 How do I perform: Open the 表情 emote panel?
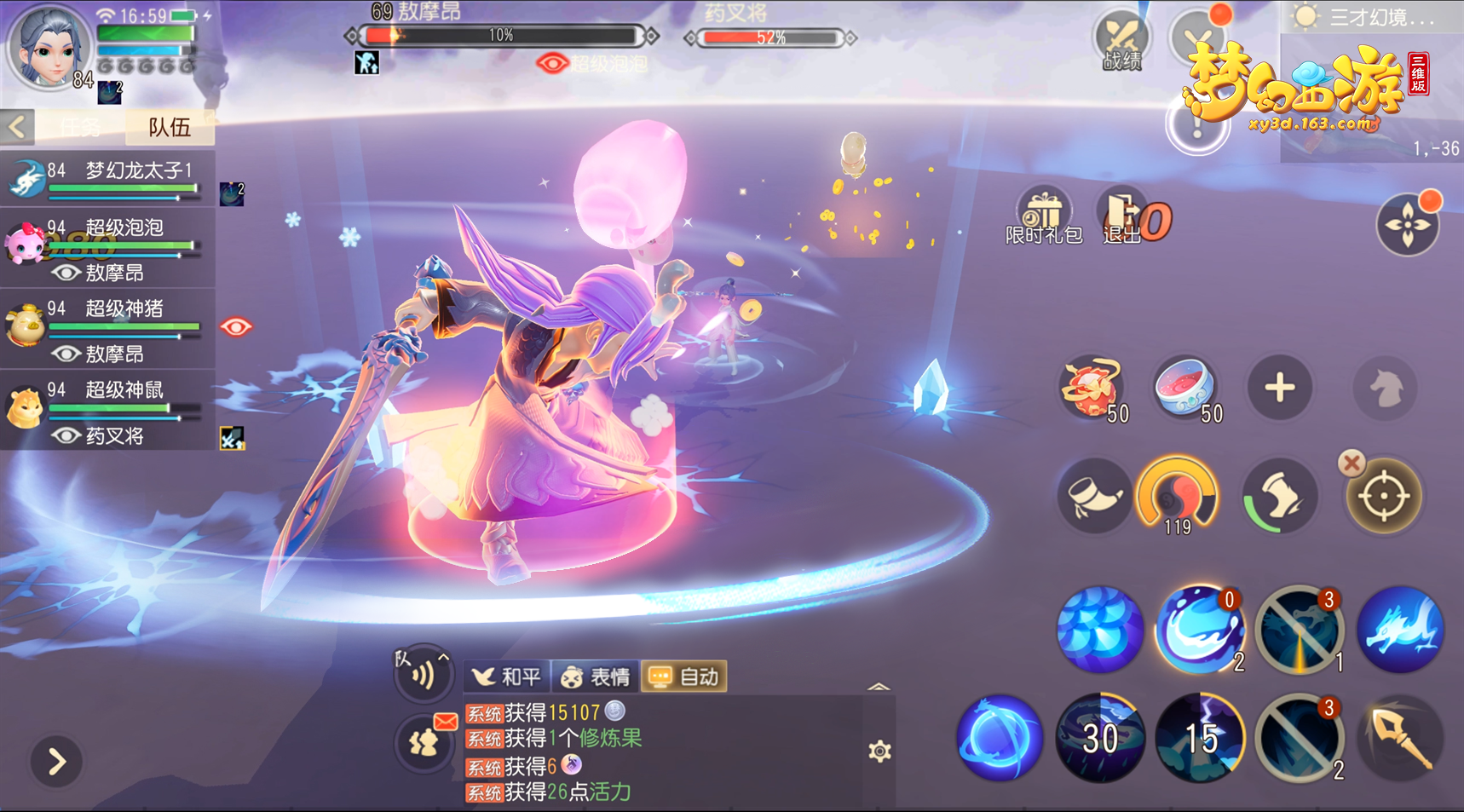(596, 677)
